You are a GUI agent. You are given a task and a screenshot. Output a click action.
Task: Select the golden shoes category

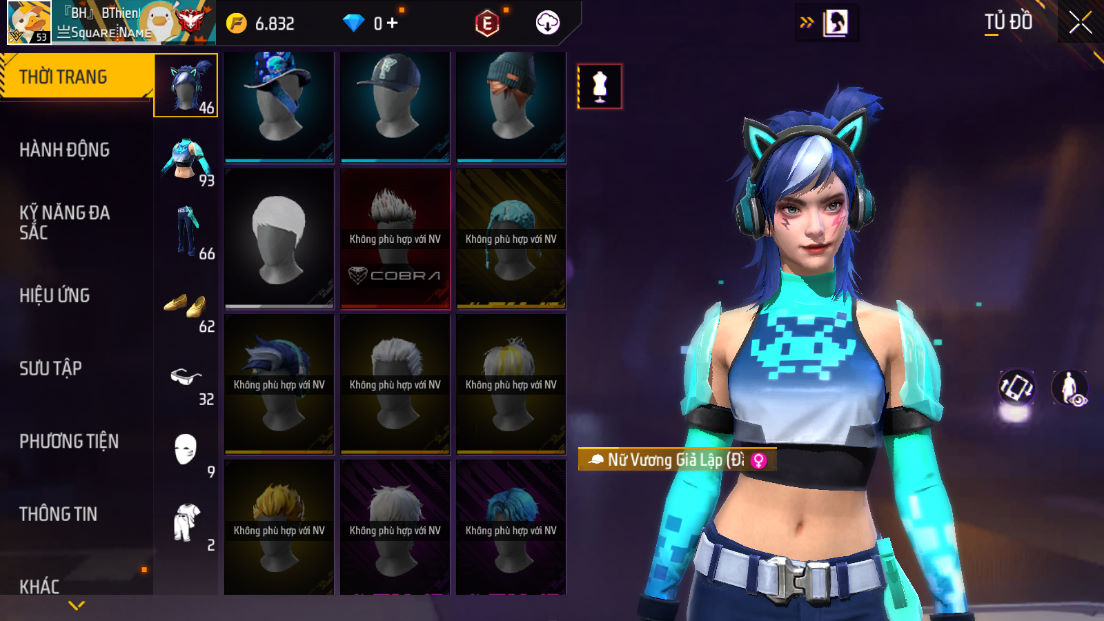[x=186, y=305]
